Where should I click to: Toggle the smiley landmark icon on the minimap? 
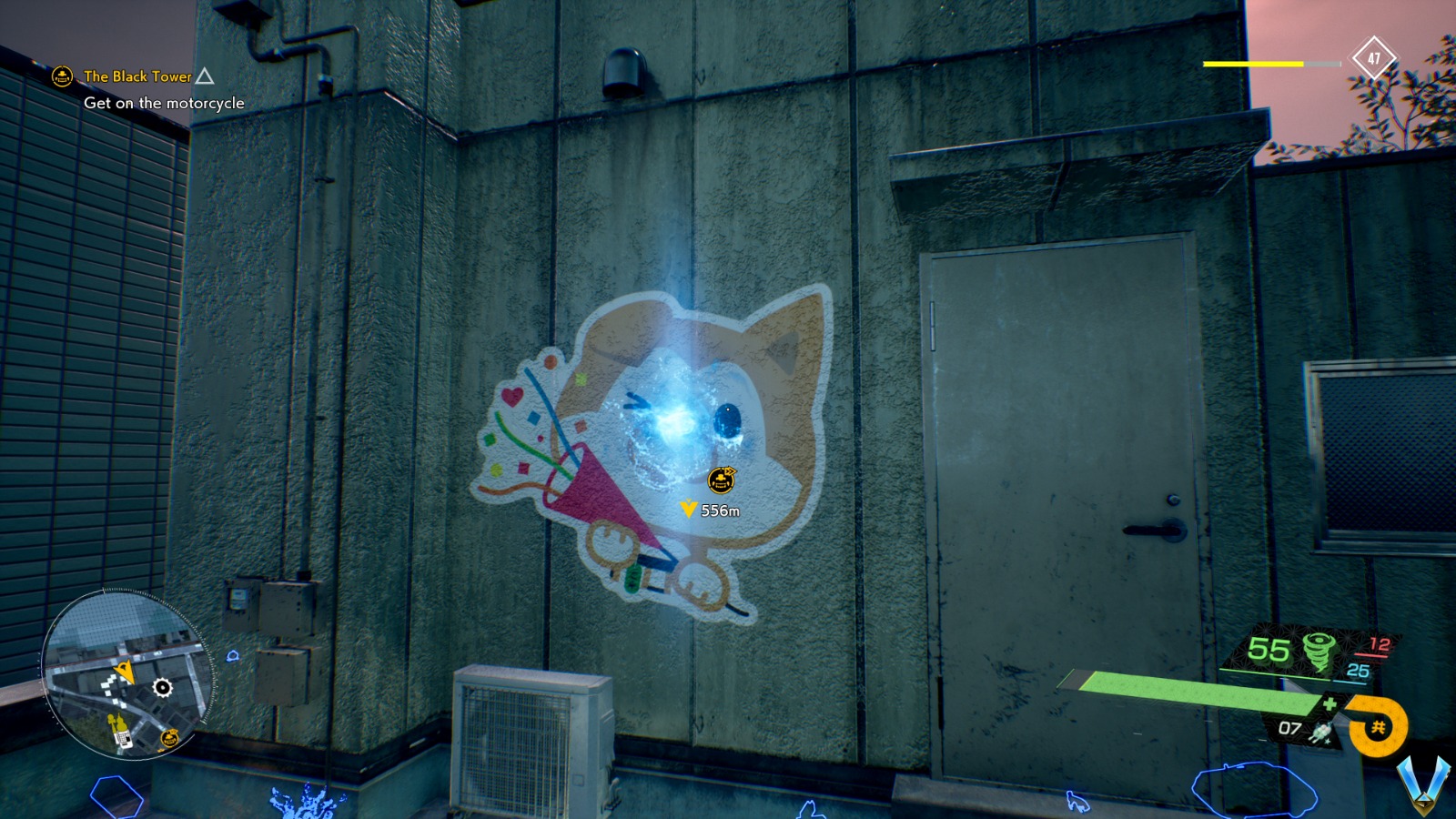(x=170, y=739)
